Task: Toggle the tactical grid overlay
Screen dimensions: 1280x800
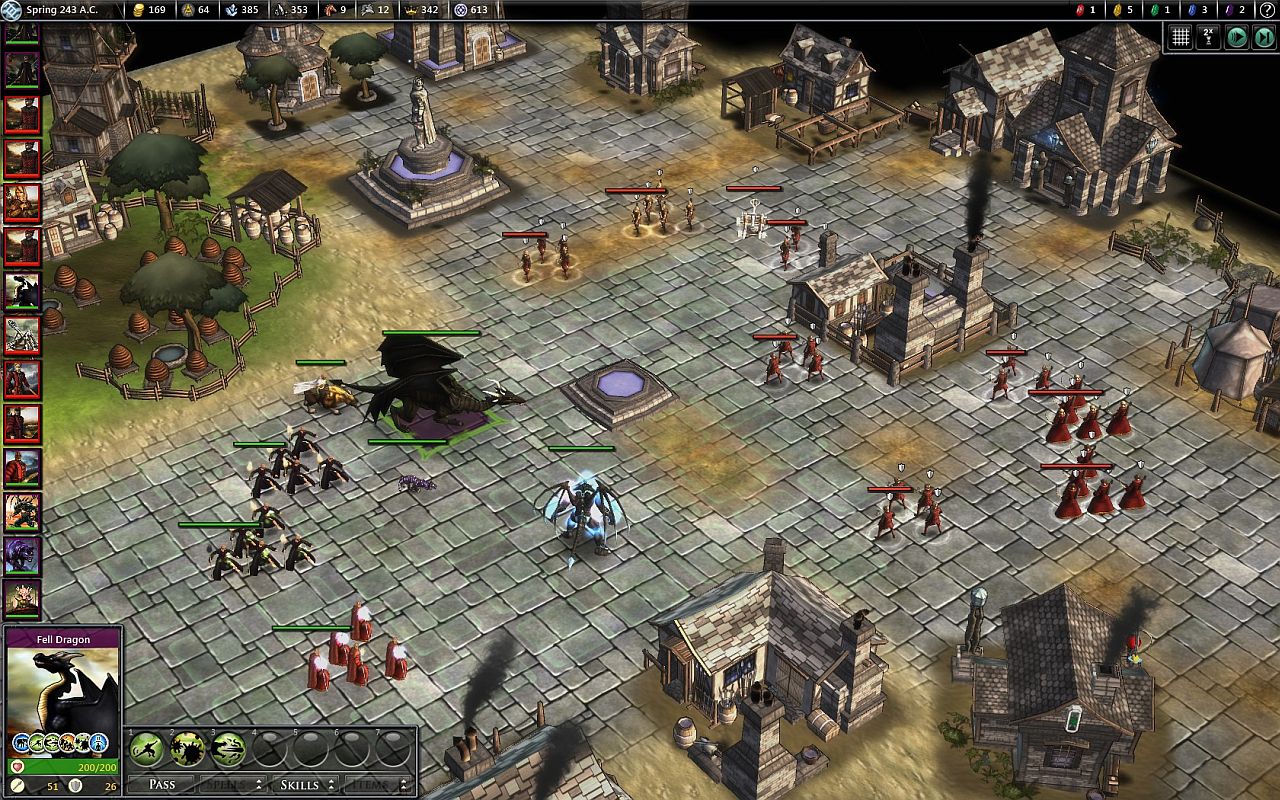Action: point(1181,37)
